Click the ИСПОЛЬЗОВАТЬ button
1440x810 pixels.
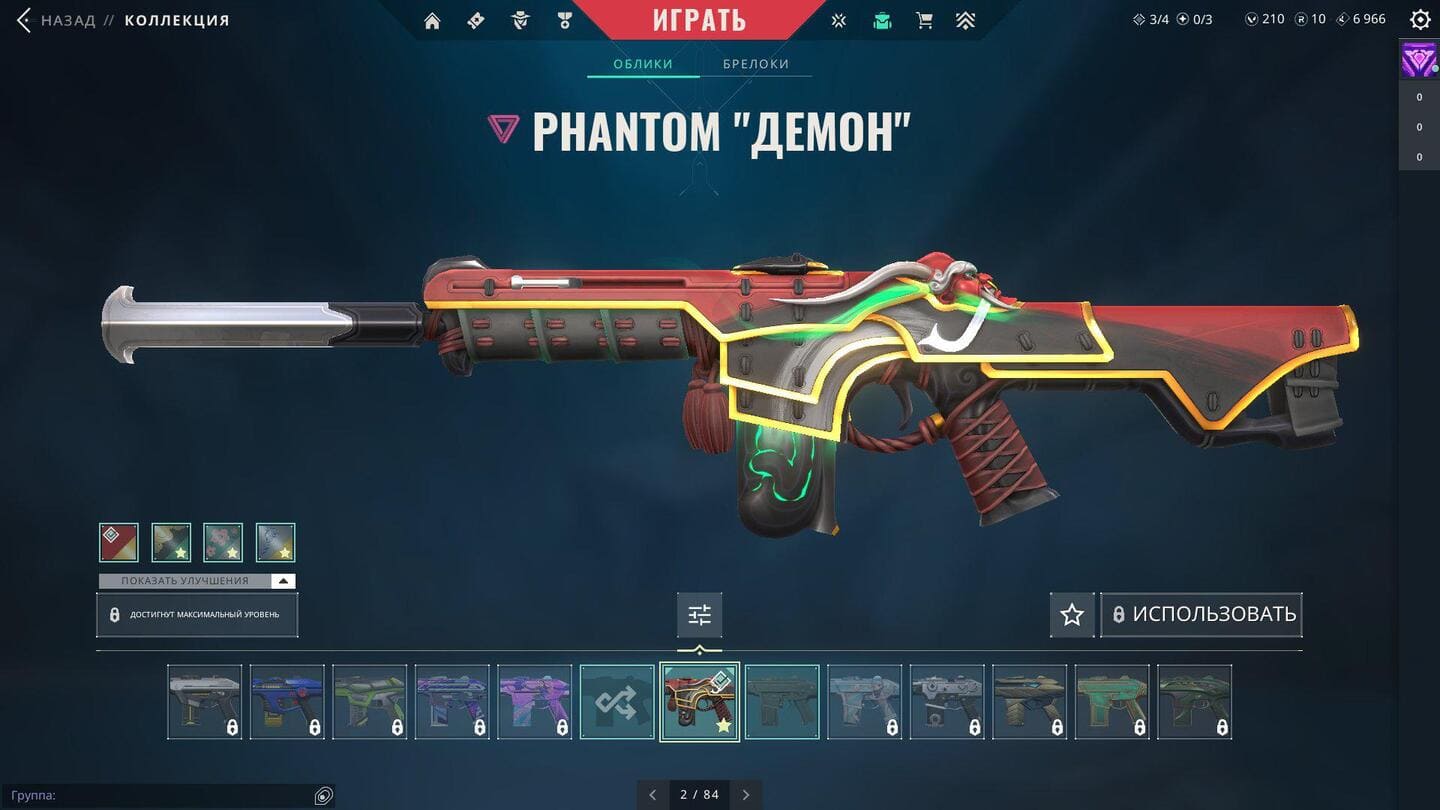(1202, 614)
